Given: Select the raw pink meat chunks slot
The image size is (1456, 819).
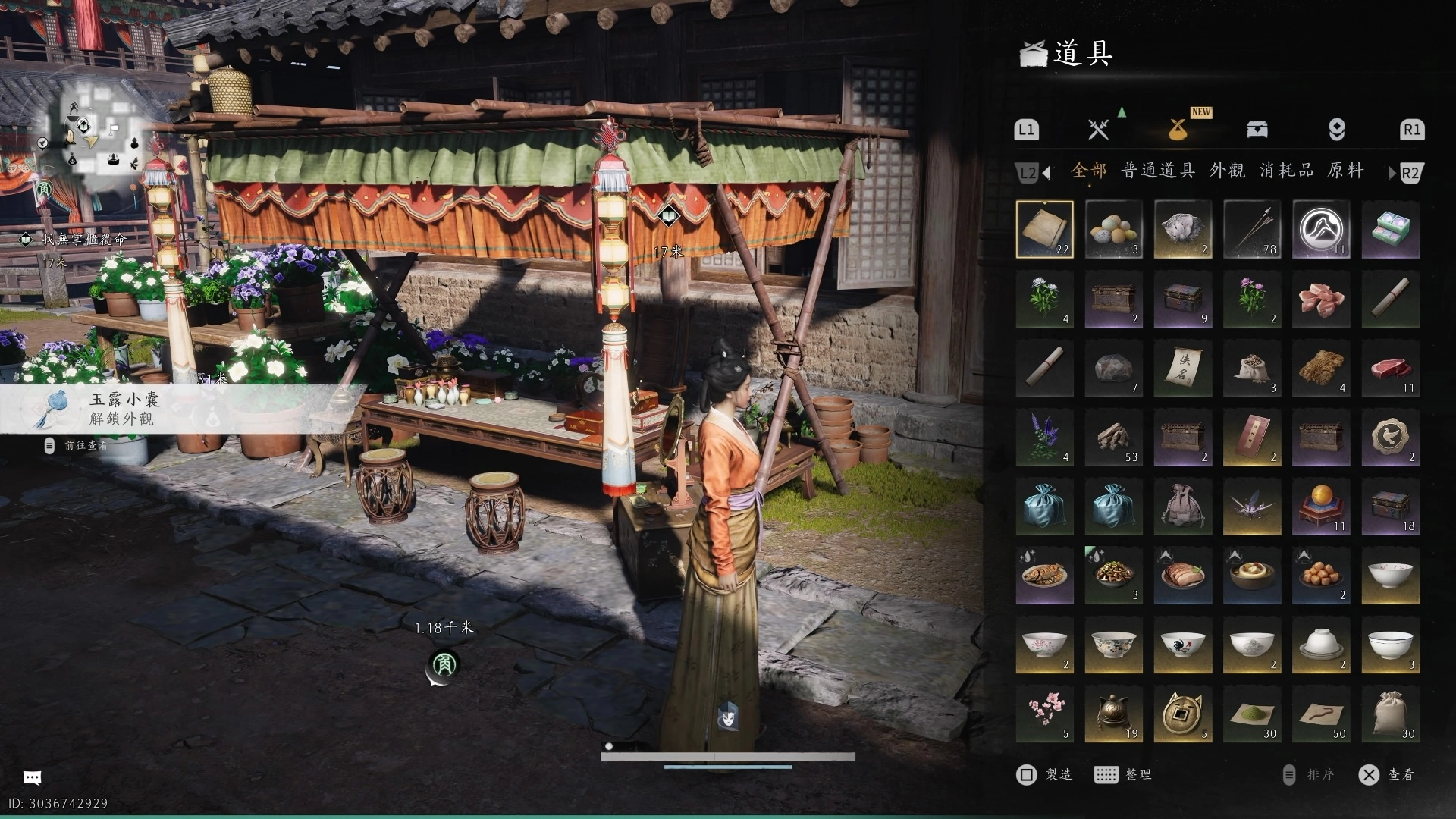Looking at the screenshot, I should coord(1321,299).
